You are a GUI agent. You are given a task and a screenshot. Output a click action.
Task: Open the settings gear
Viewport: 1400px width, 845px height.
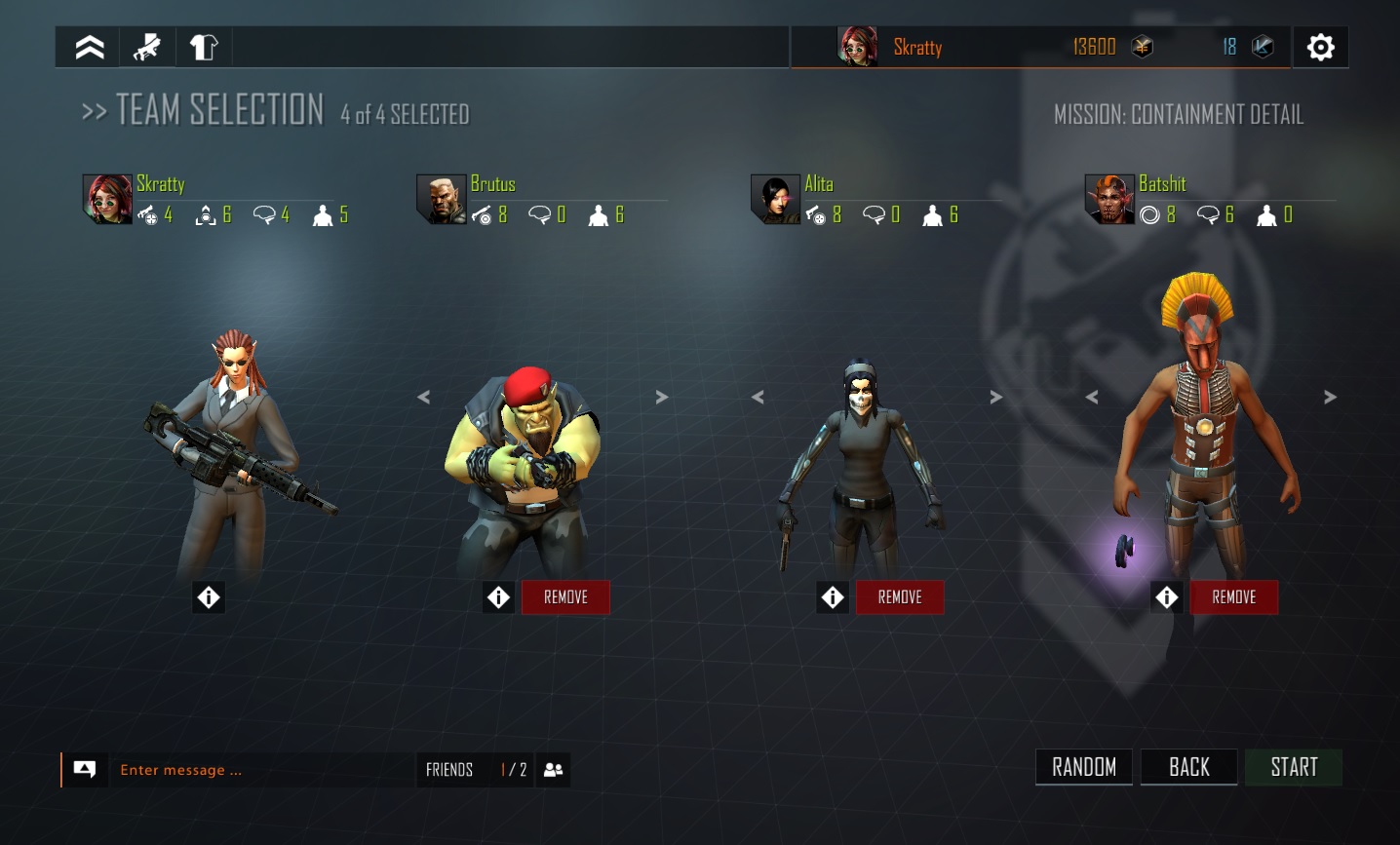point(1320,47)
